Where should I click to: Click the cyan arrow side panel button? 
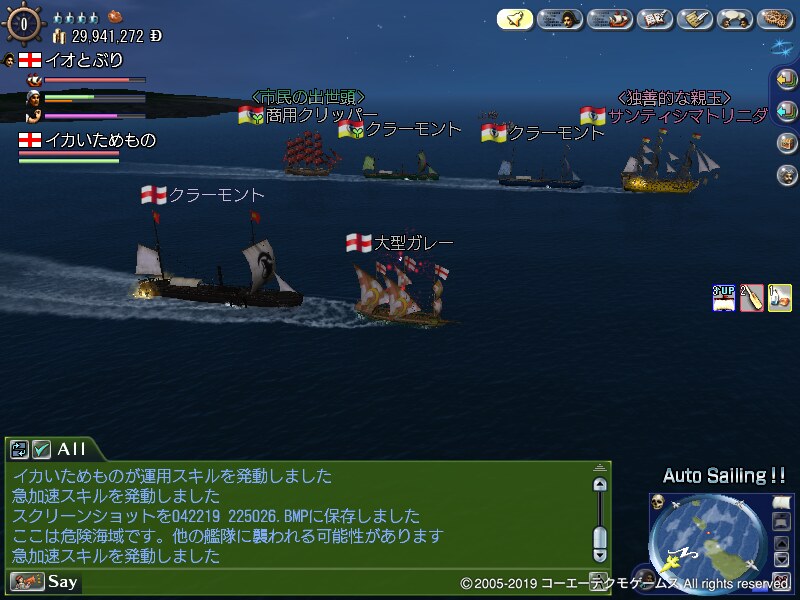787,111
